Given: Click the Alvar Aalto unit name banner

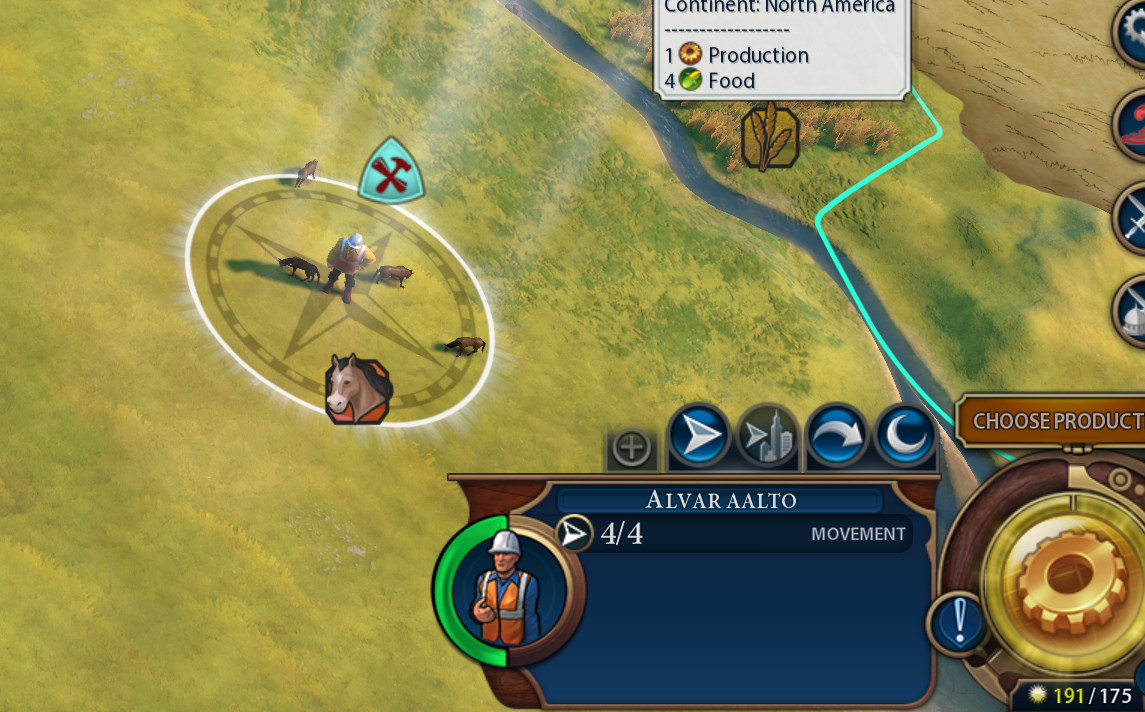Looking at the screenshot, I should pos(720,500).
